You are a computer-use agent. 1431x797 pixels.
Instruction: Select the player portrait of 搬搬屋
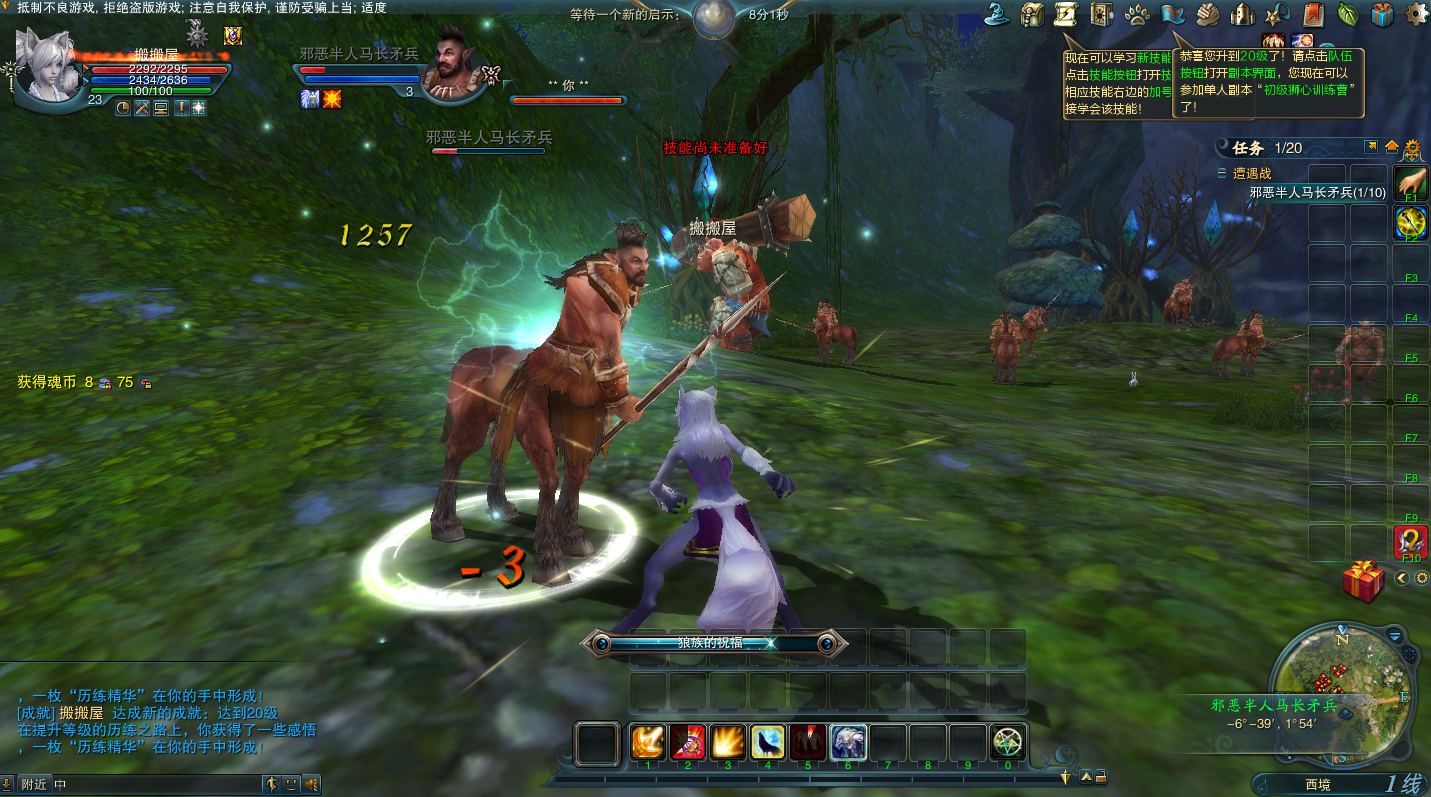point(51,65)
